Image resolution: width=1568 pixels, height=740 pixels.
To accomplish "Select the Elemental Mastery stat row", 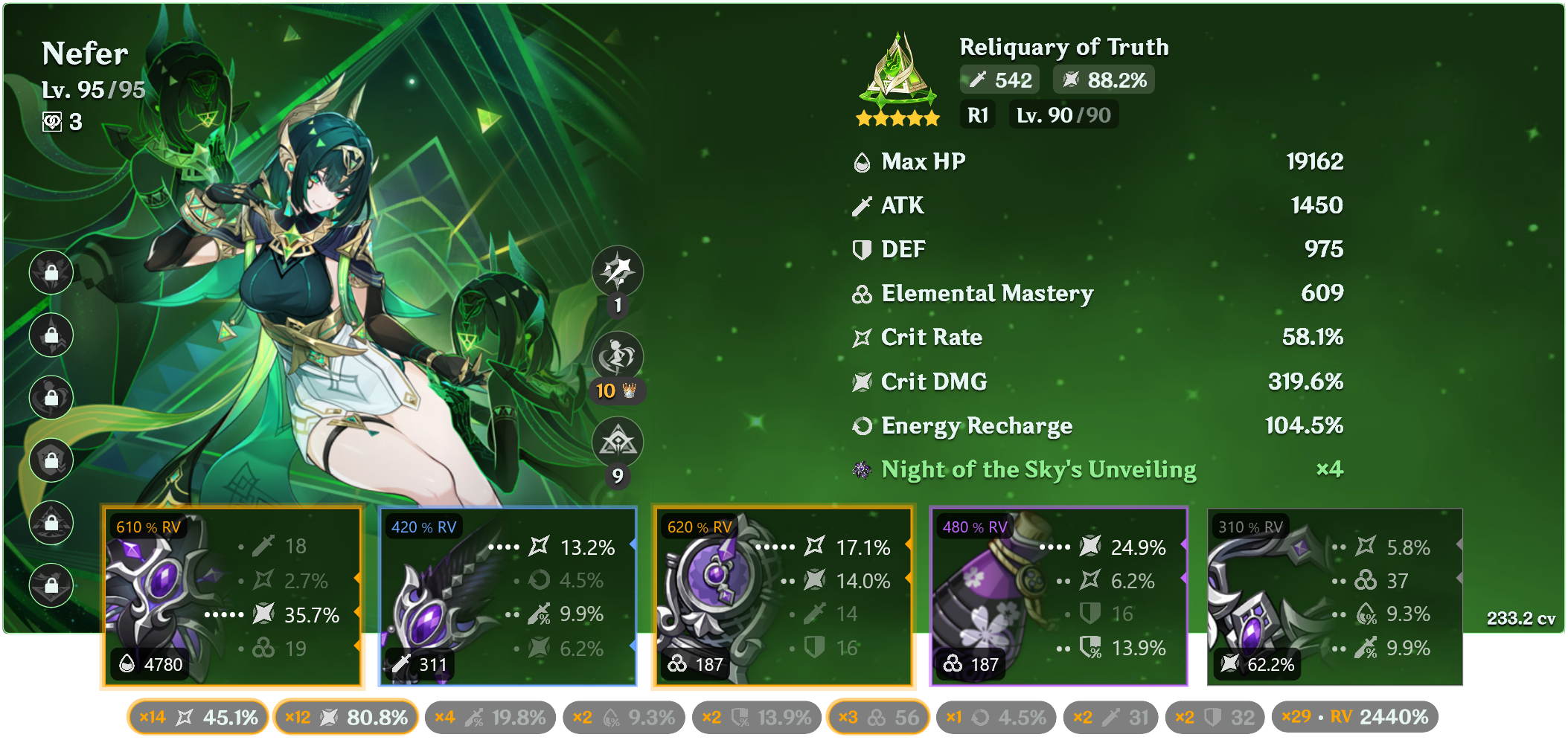I will 1098,293.
